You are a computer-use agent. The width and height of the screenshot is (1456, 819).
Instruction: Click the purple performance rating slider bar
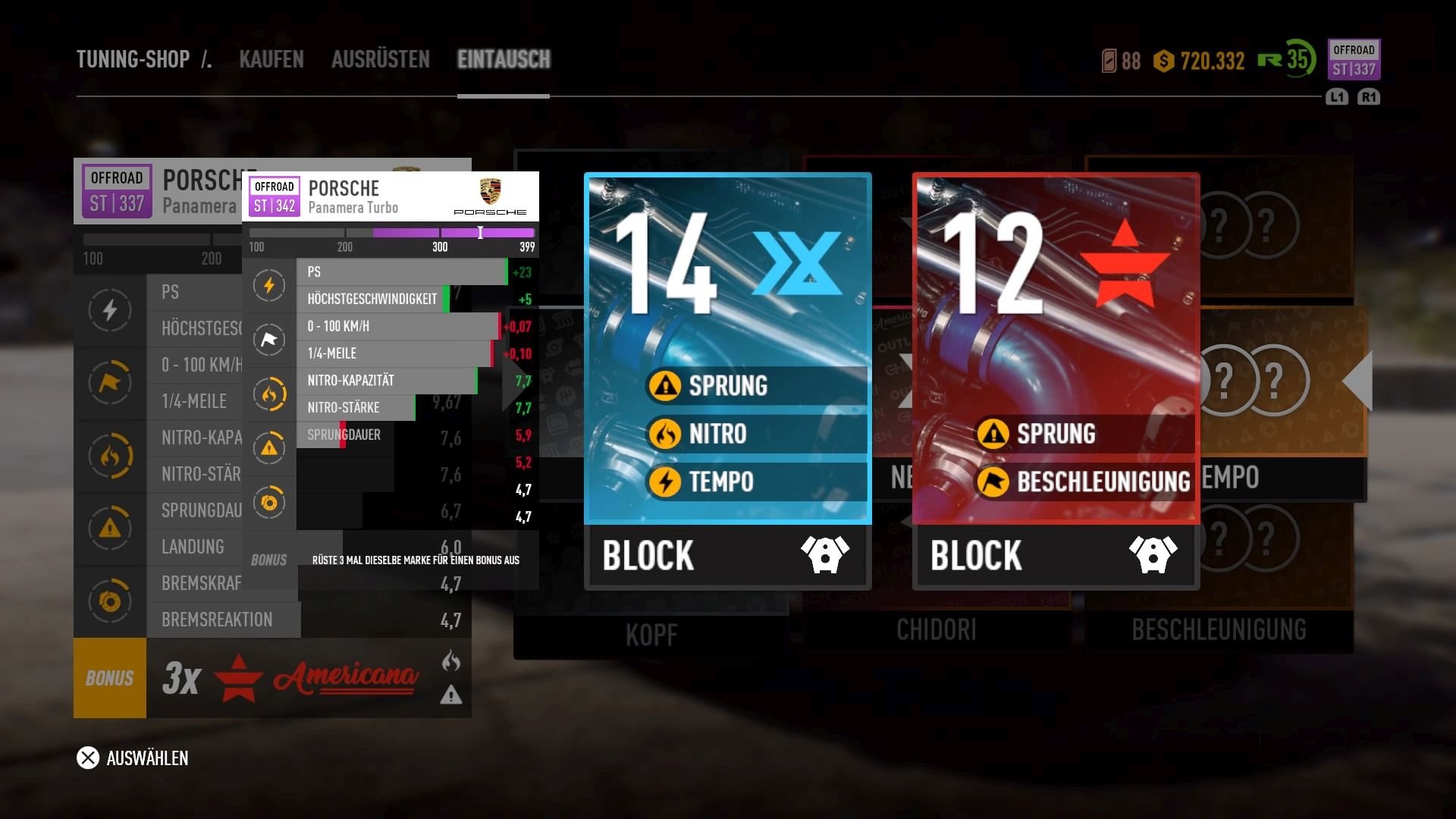447,233
